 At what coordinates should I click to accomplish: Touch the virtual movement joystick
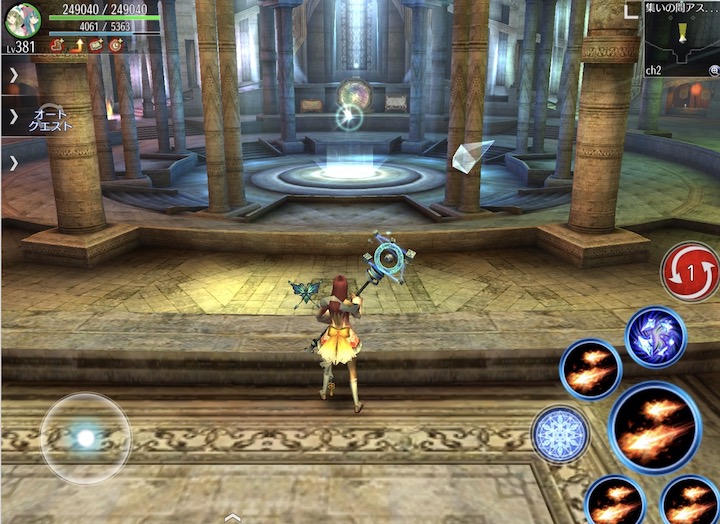point(86,438)
